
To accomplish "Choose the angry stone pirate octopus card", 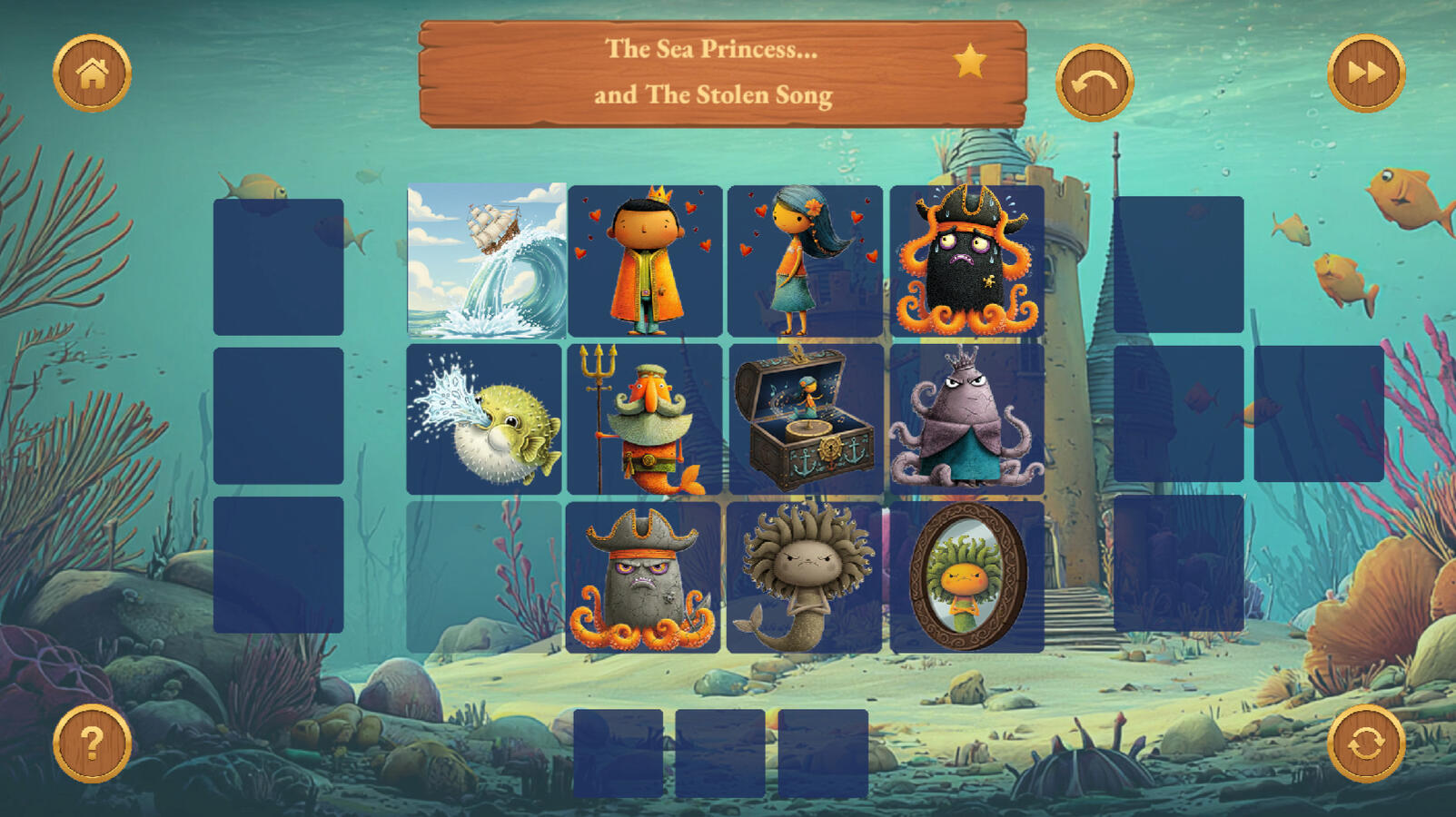I will 643,577.
